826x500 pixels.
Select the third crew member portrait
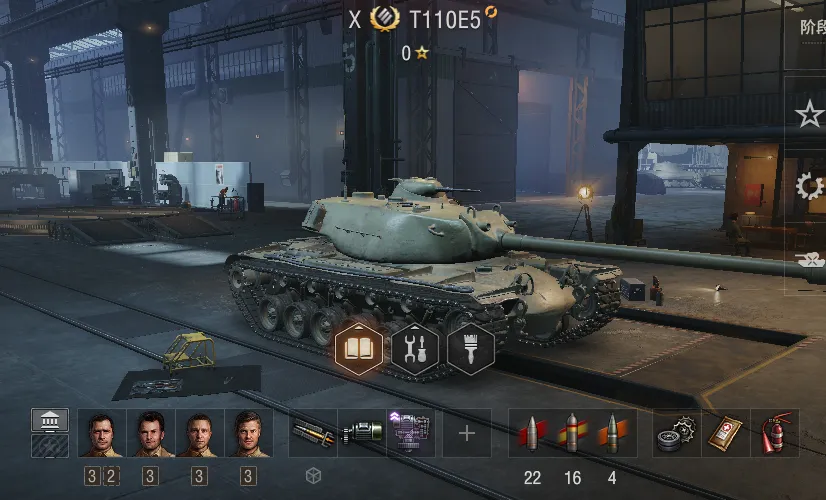click(199, 433)
